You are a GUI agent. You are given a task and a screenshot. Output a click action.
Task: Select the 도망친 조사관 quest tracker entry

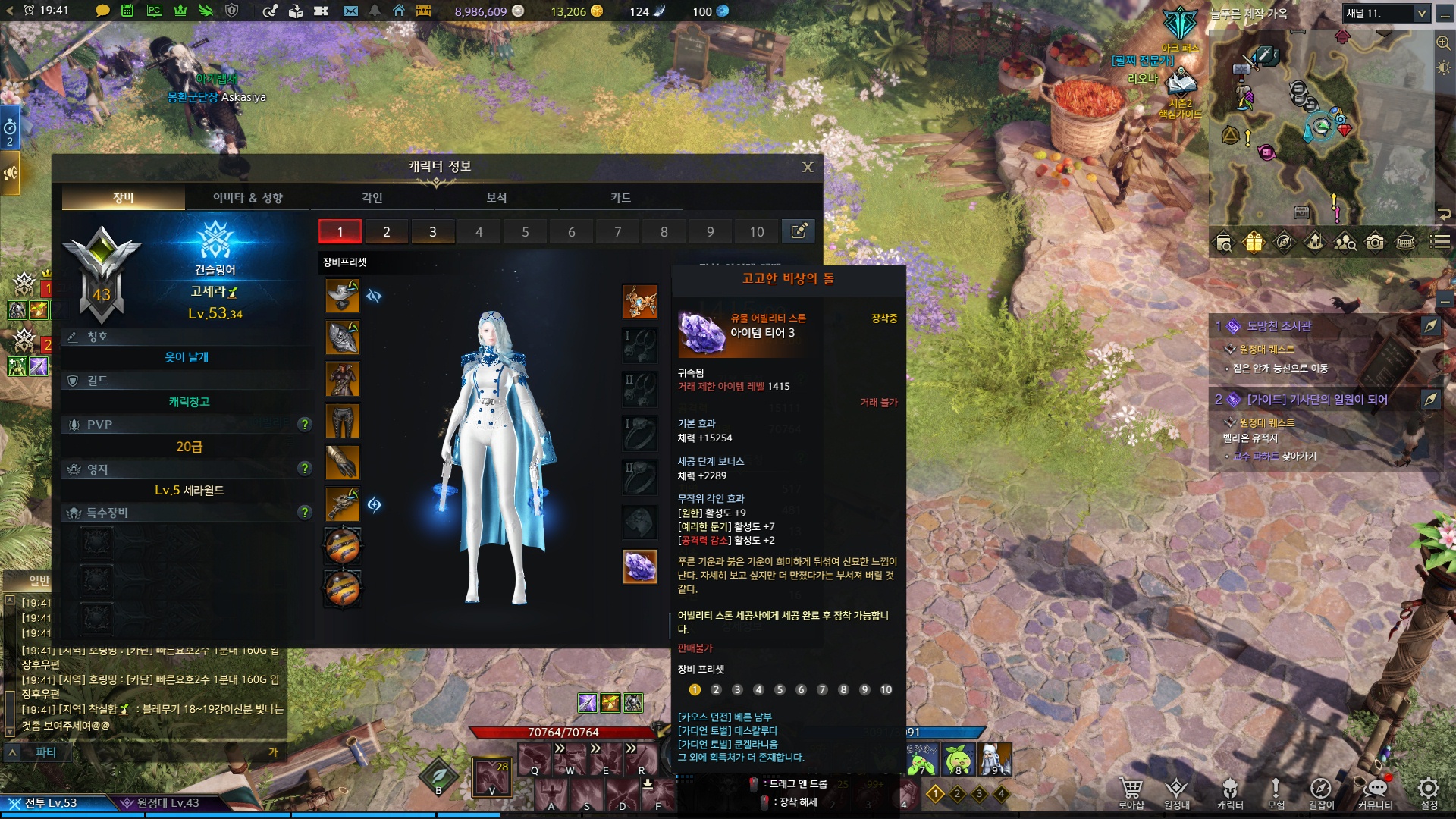point(1279,326)
